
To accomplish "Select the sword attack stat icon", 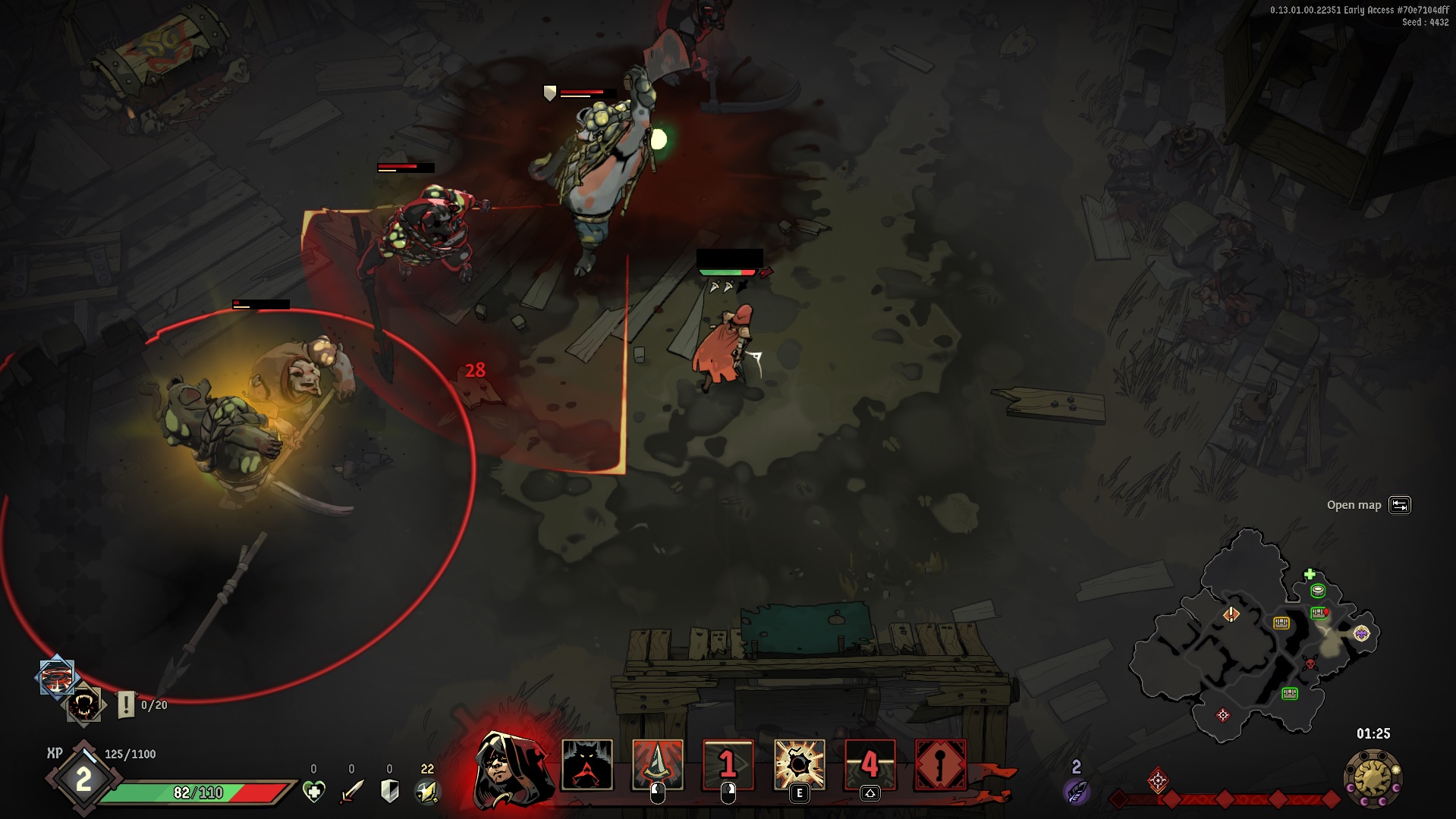I will [351, 792].
